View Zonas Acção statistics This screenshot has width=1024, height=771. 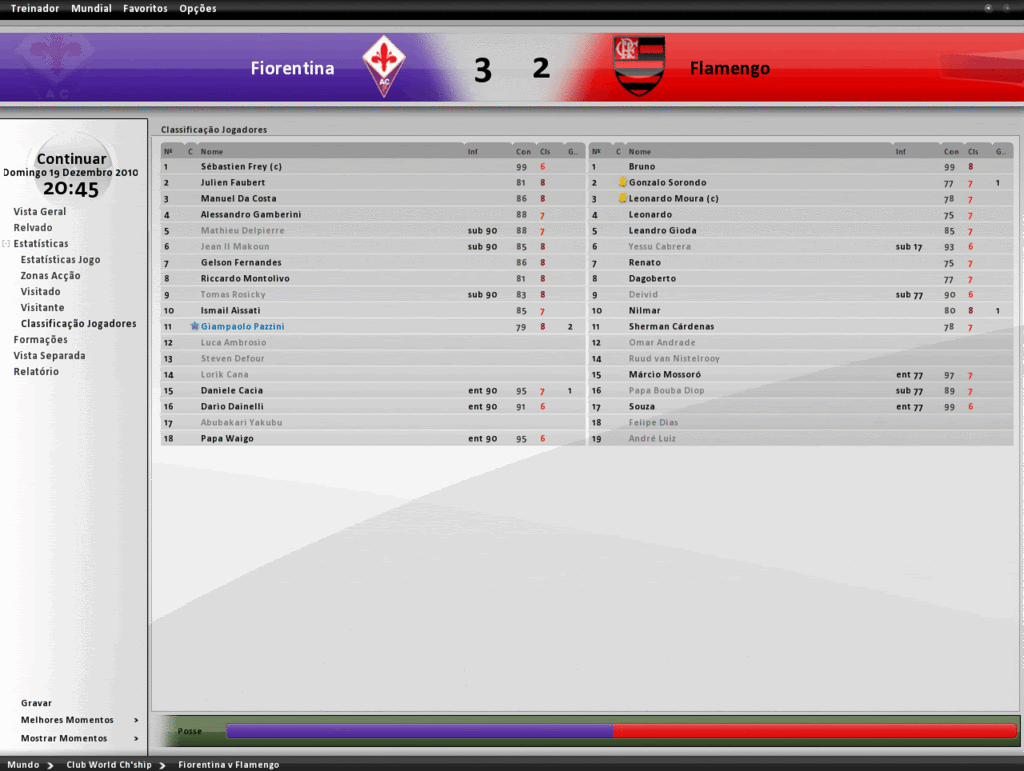coord(51,276)
